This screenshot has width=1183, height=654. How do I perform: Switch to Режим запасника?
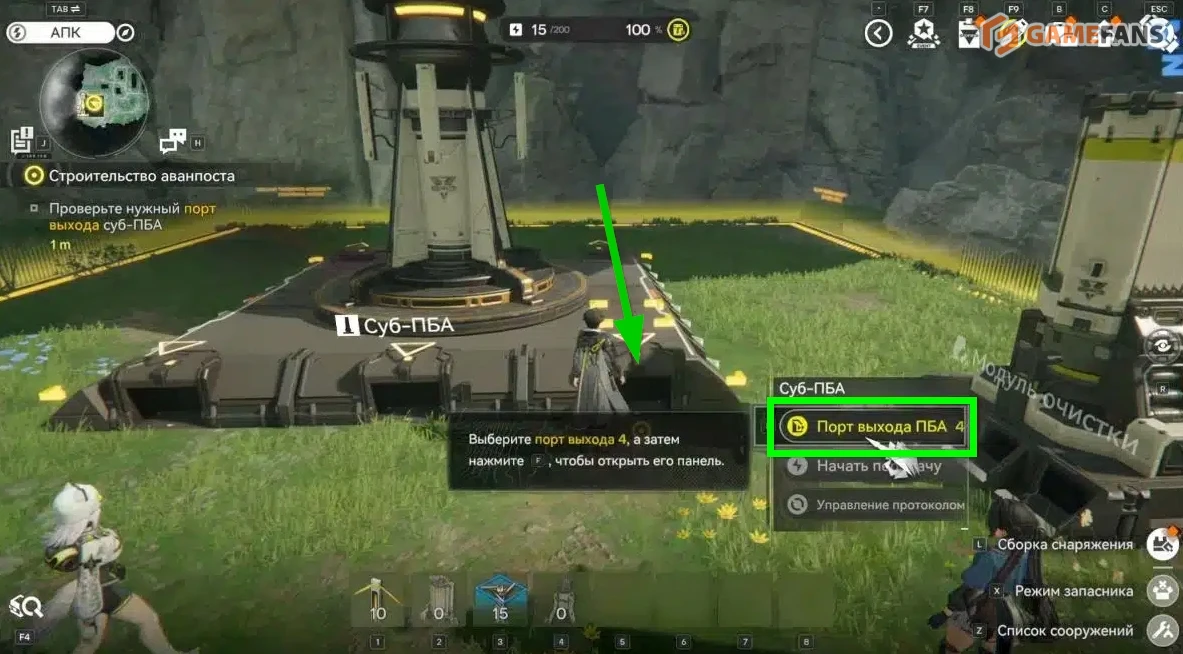(x=1163, y=590)
